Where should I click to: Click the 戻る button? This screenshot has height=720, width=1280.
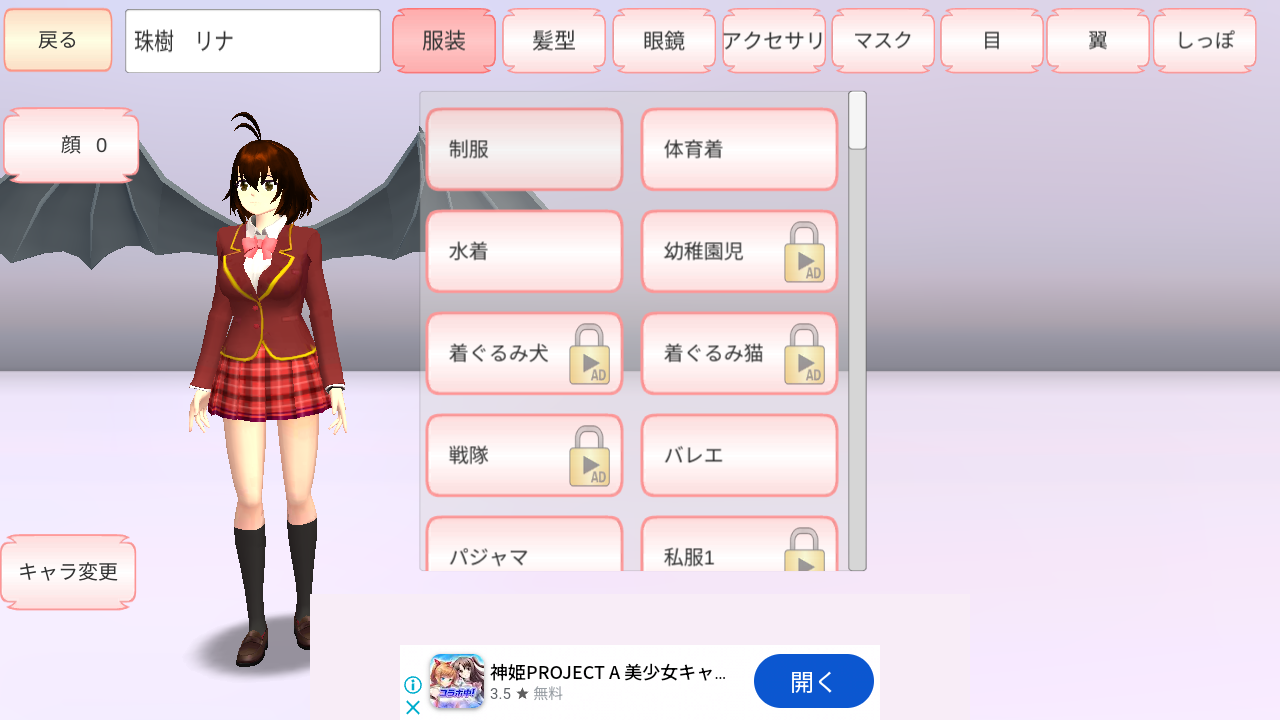(57, 39)
